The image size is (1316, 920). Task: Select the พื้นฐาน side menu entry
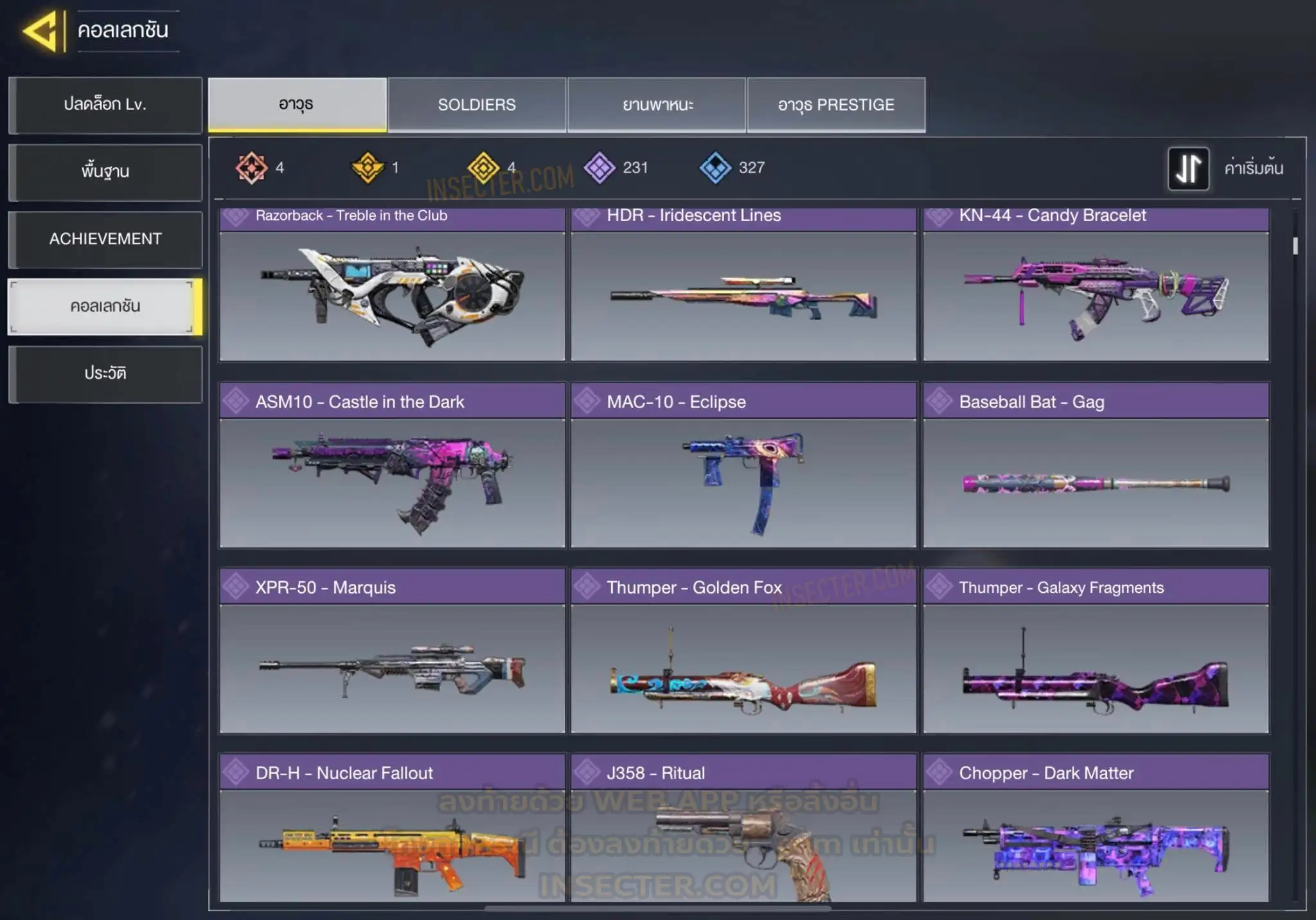105,172
